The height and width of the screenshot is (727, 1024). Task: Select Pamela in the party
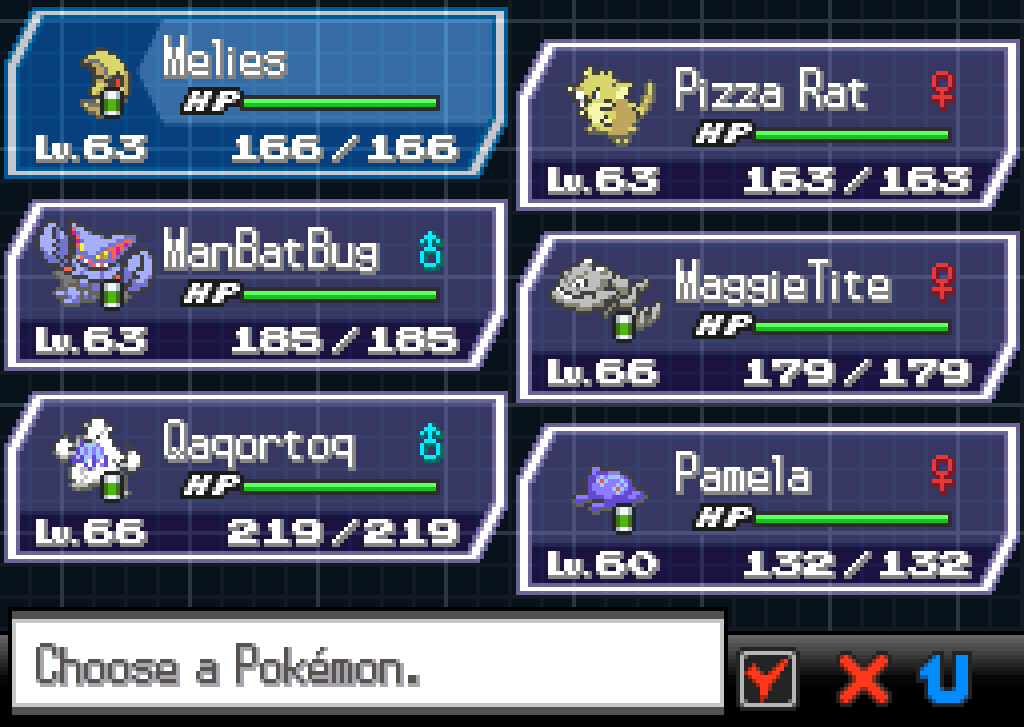coord(765,510)
